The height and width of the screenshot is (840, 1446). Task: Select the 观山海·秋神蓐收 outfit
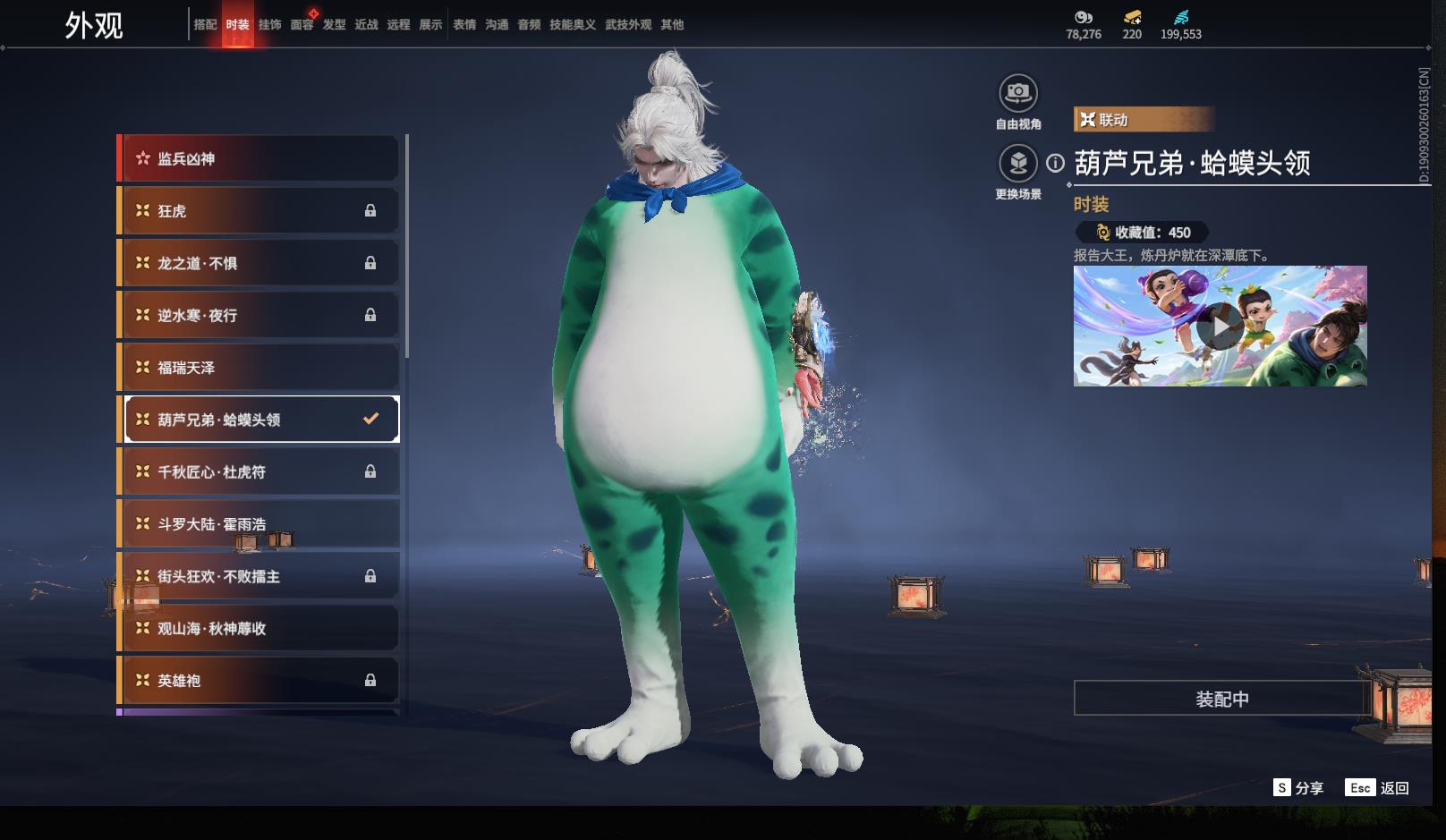coord(259,628)
